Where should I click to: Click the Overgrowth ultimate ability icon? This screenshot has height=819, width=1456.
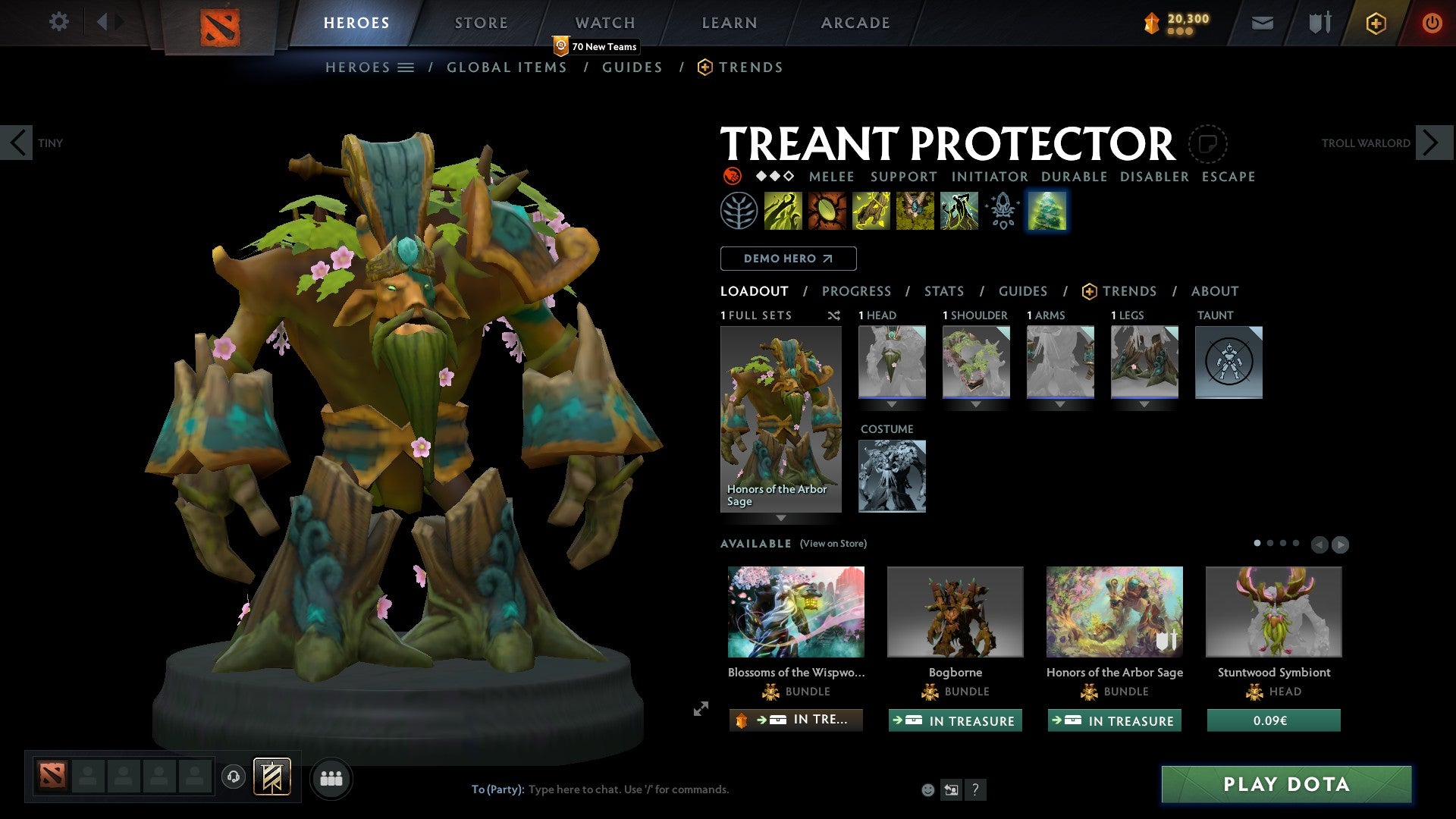[x=958, y=210]
